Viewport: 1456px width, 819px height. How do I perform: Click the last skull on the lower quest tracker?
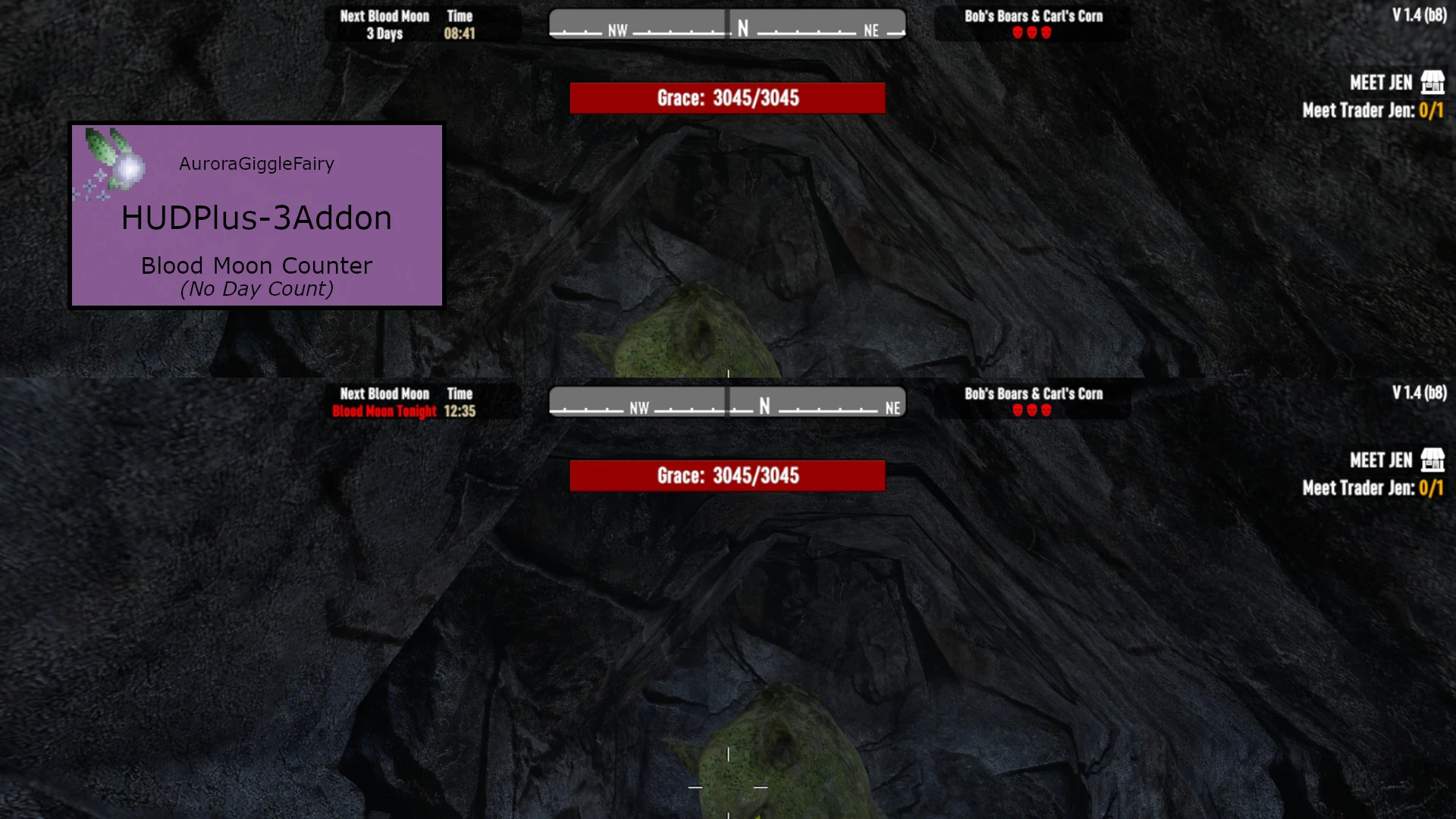coord(1046,409)
